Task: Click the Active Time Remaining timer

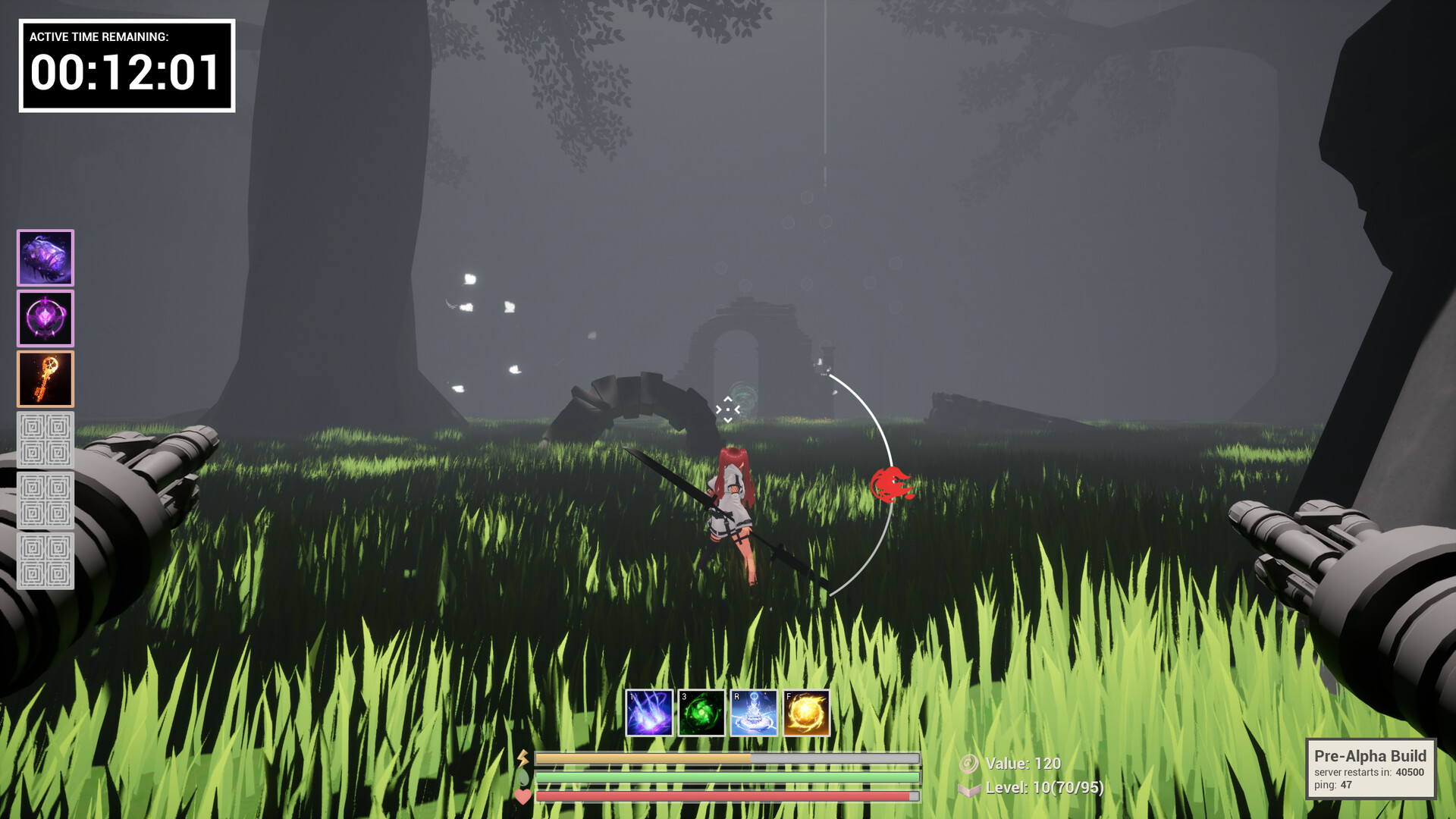Action: 124,67
